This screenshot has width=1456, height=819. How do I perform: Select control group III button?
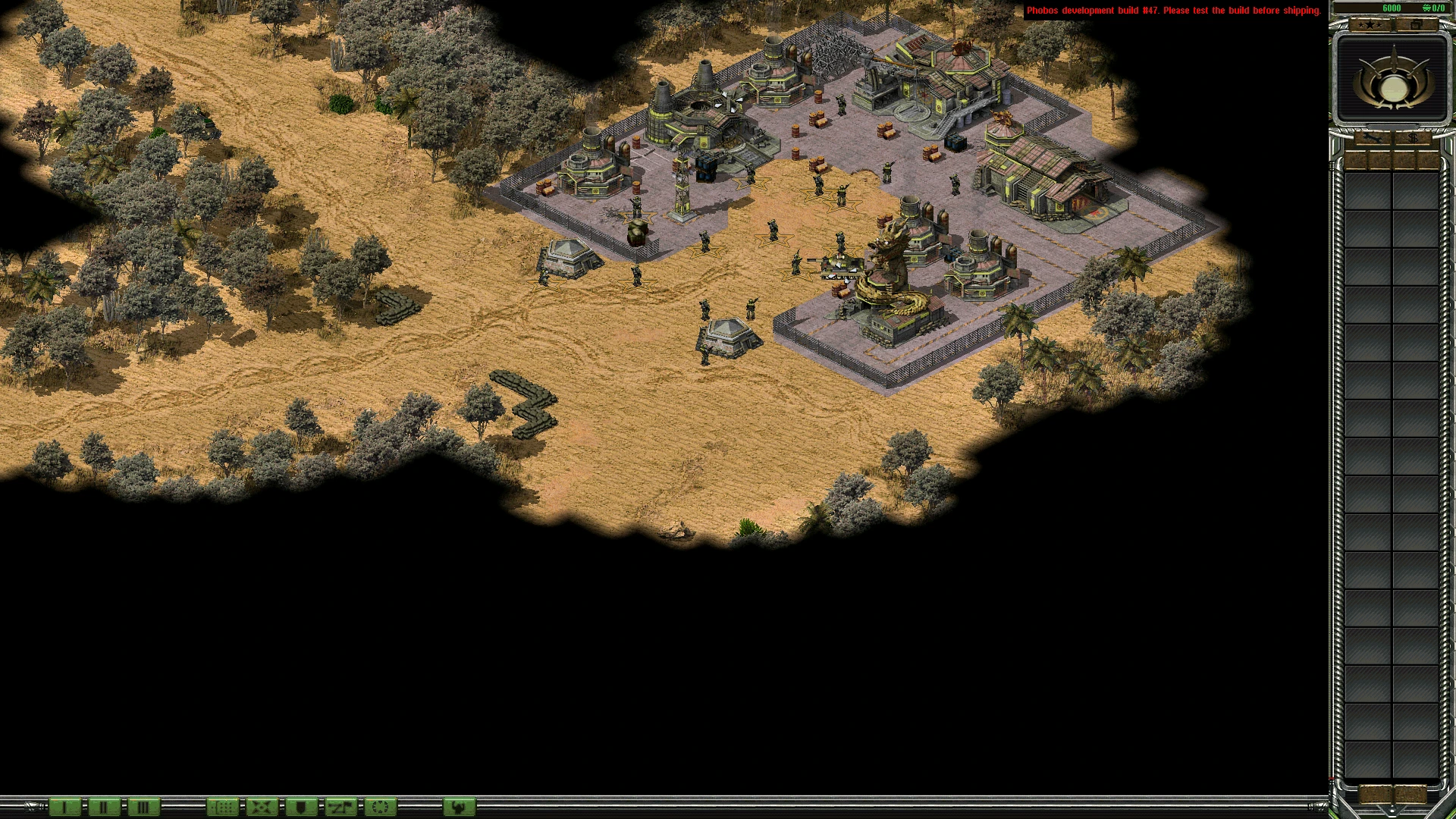pyautogui.click(x=143, y=807)
